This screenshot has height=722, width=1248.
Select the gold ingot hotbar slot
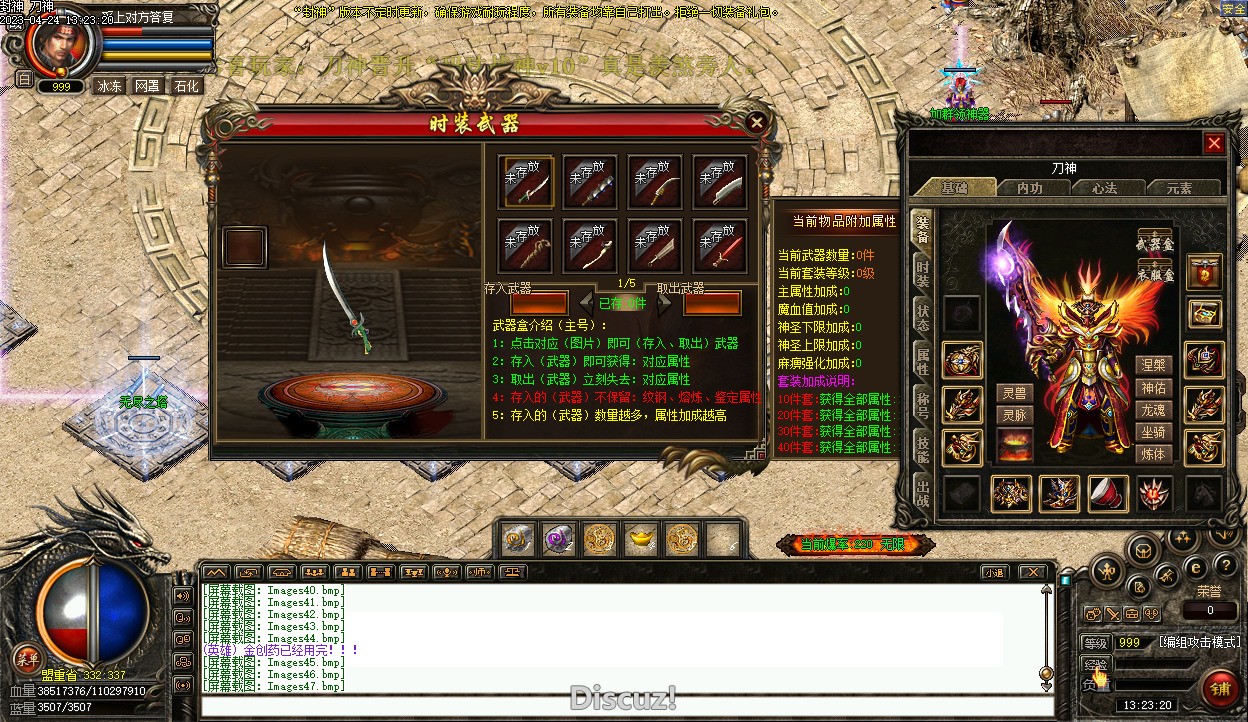click(x=640, y=539)
